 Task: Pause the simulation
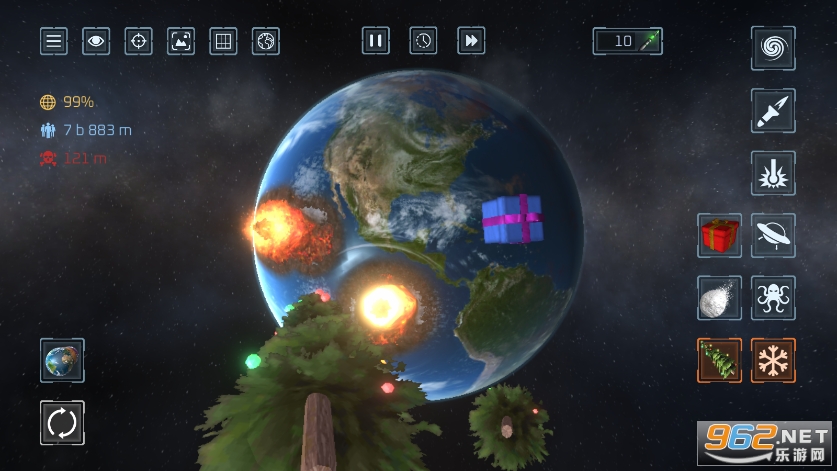pos(376,41)
